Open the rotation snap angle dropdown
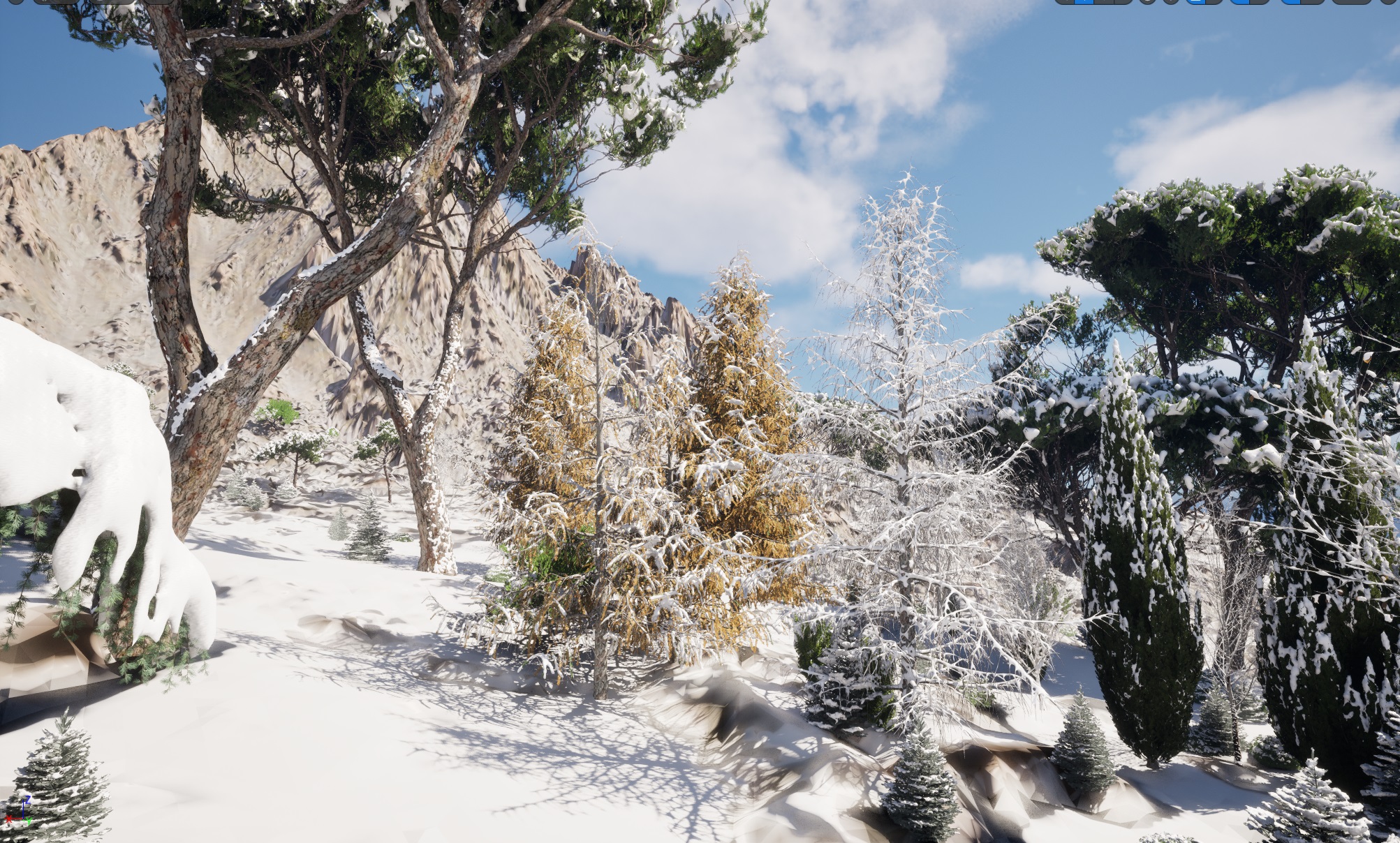This screenshot has height=843, width=1400. click(1259, 4)
